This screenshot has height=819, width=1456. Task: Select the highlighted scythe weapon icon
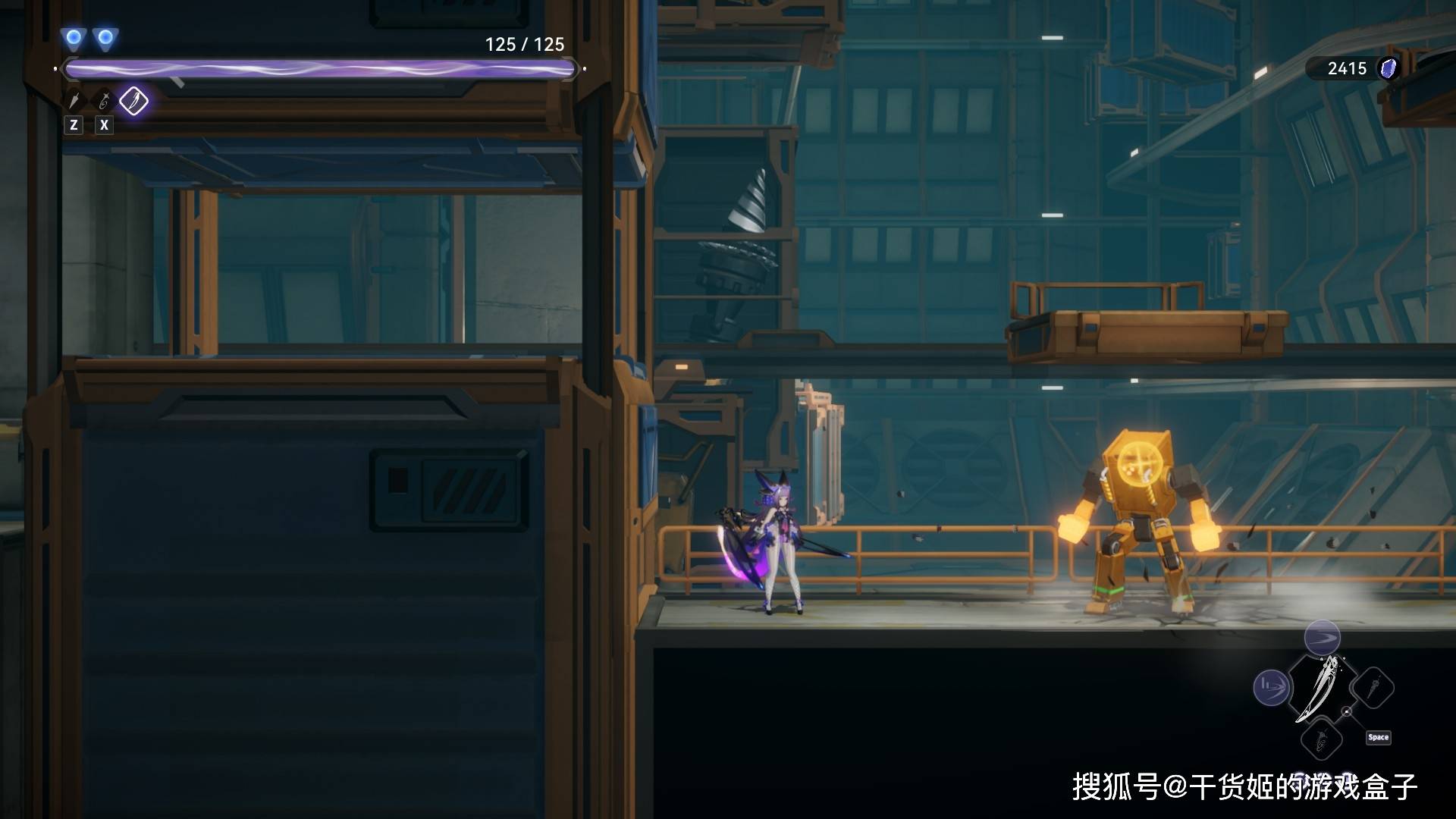(133, 101)
